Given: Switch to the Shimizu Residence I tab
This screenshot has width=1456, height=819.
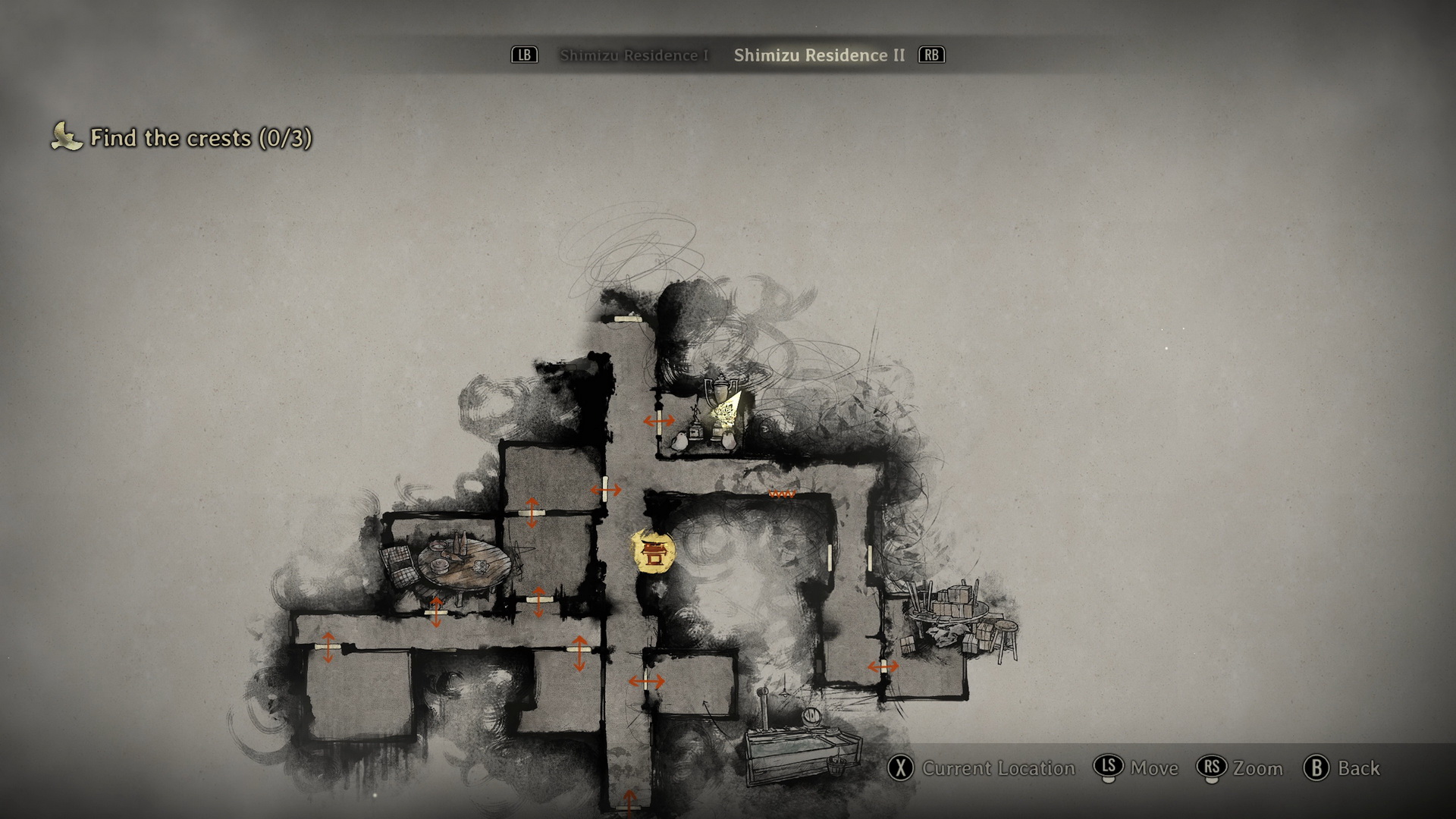Looking at the screenshot, I should pyautogui.click(x=634, y=55).
